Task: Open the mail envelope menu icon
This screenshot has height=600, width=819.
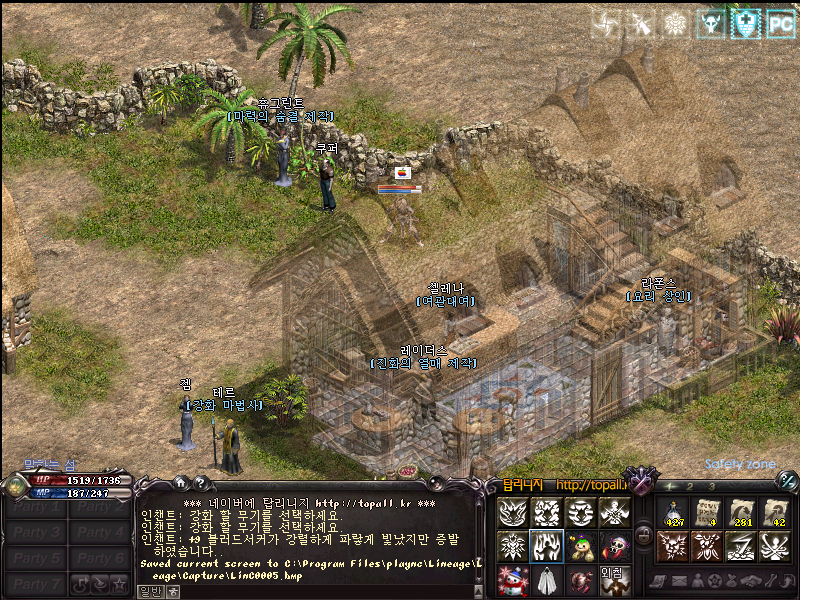Action: pos(678,582)
